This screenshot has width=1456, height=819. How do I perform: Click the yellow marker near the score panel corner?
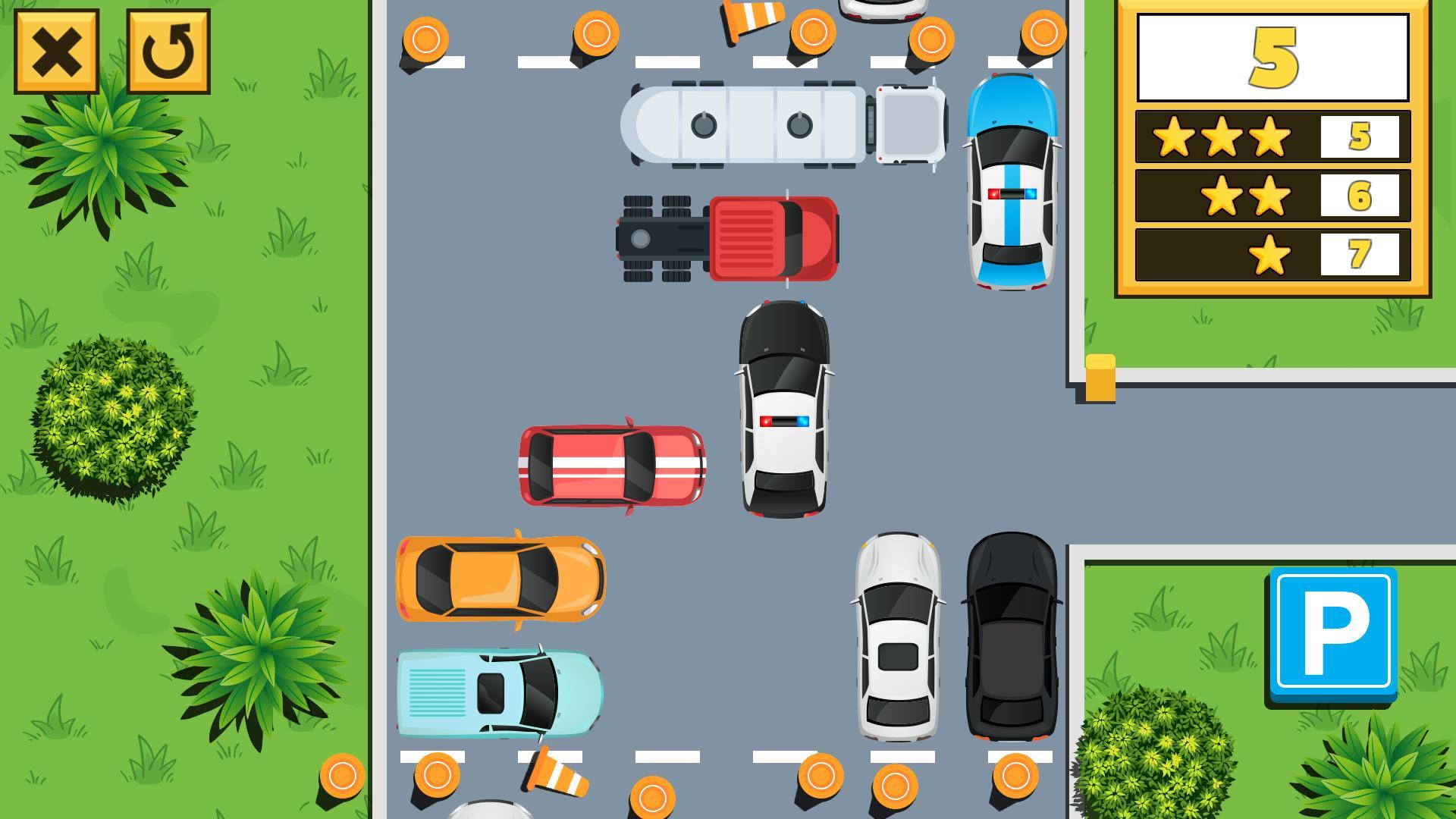(1100, 378)
